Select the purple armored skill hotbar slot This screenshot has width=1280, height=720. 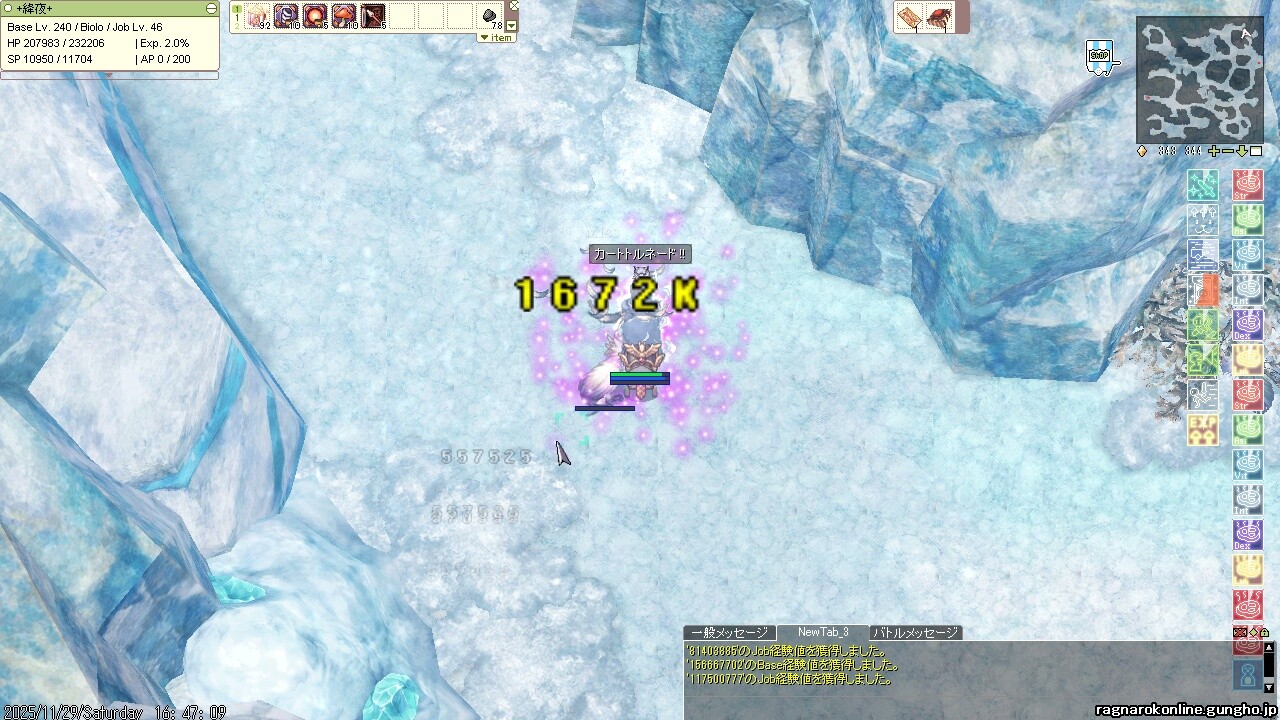pyautogui.click(x=286, y=16)
